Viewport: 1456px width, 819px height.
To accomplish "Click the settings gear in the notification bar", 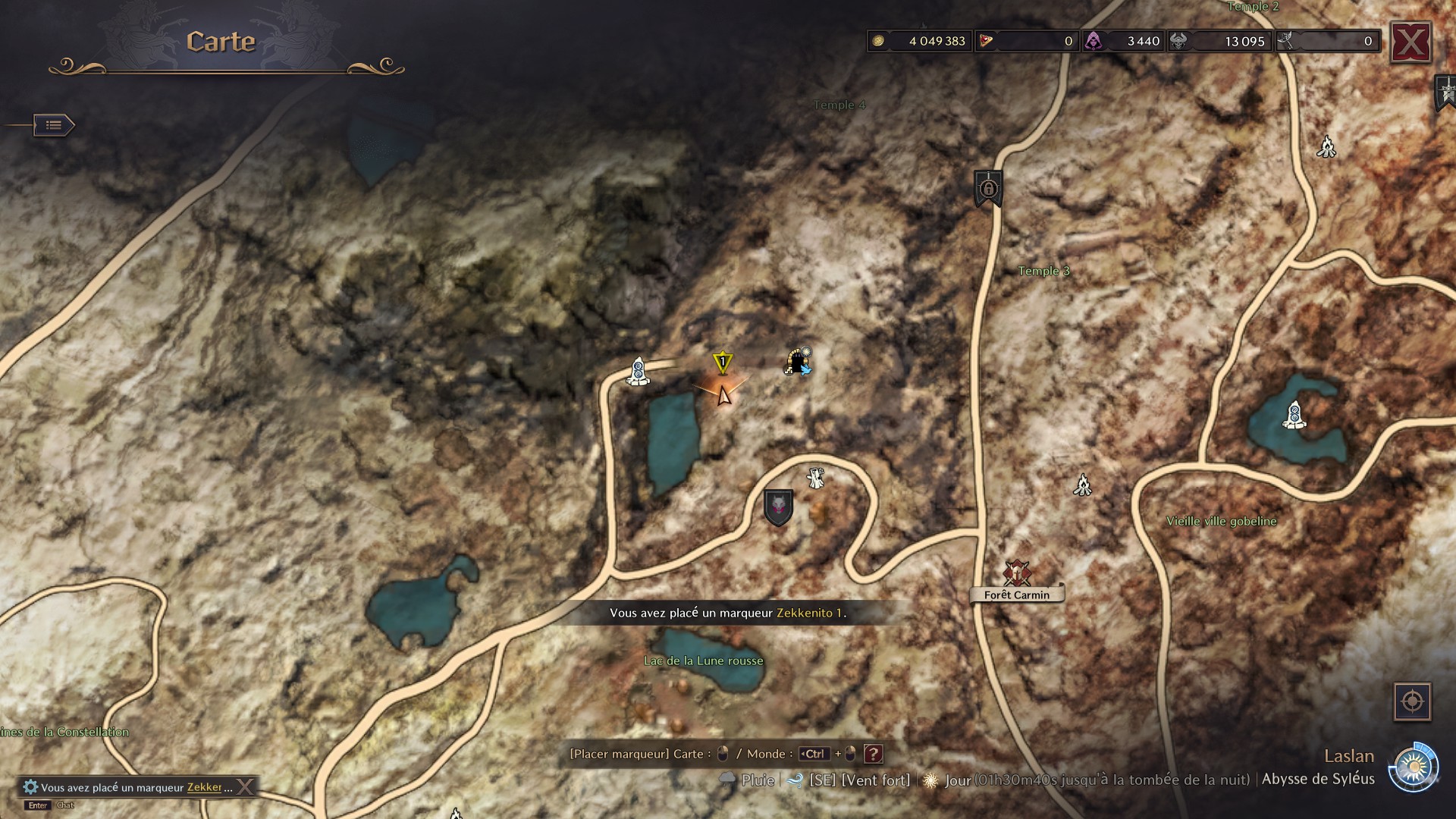I will click(x=30, y=786).
